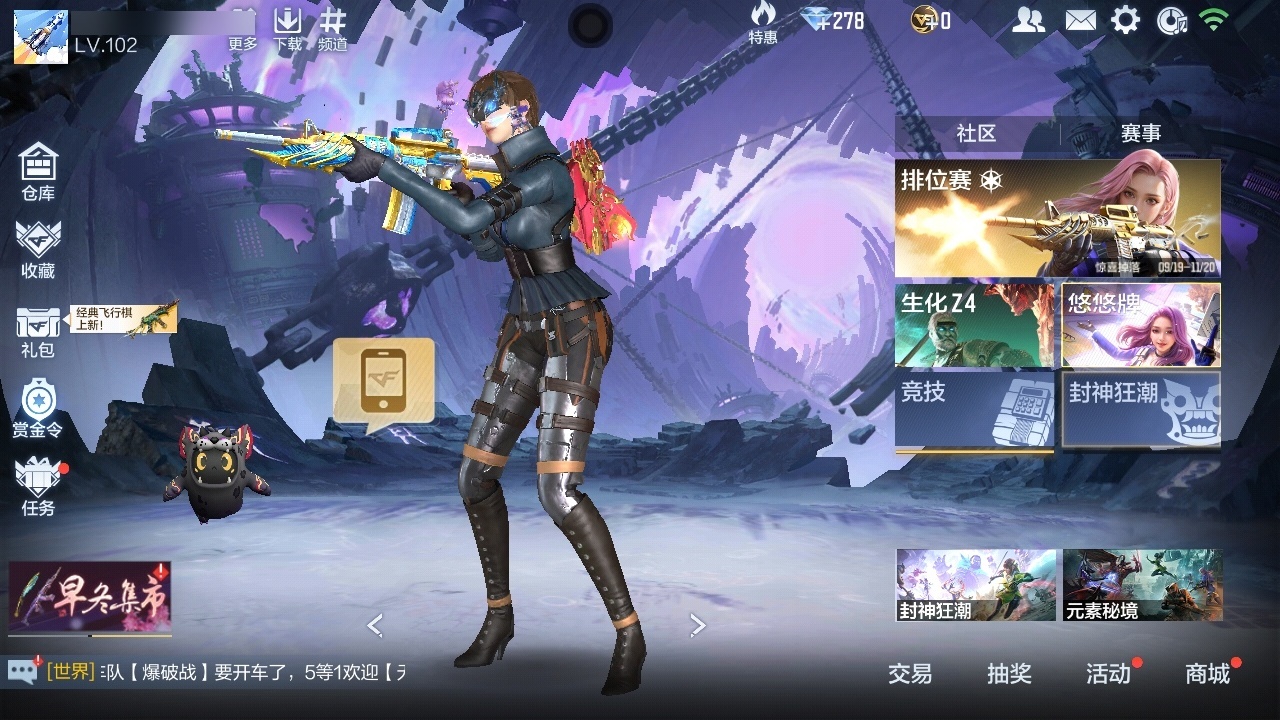Open settings with the gear icon
Image resolution: width=1280 pixels, height=720 pixels.
coord(1125,20)
